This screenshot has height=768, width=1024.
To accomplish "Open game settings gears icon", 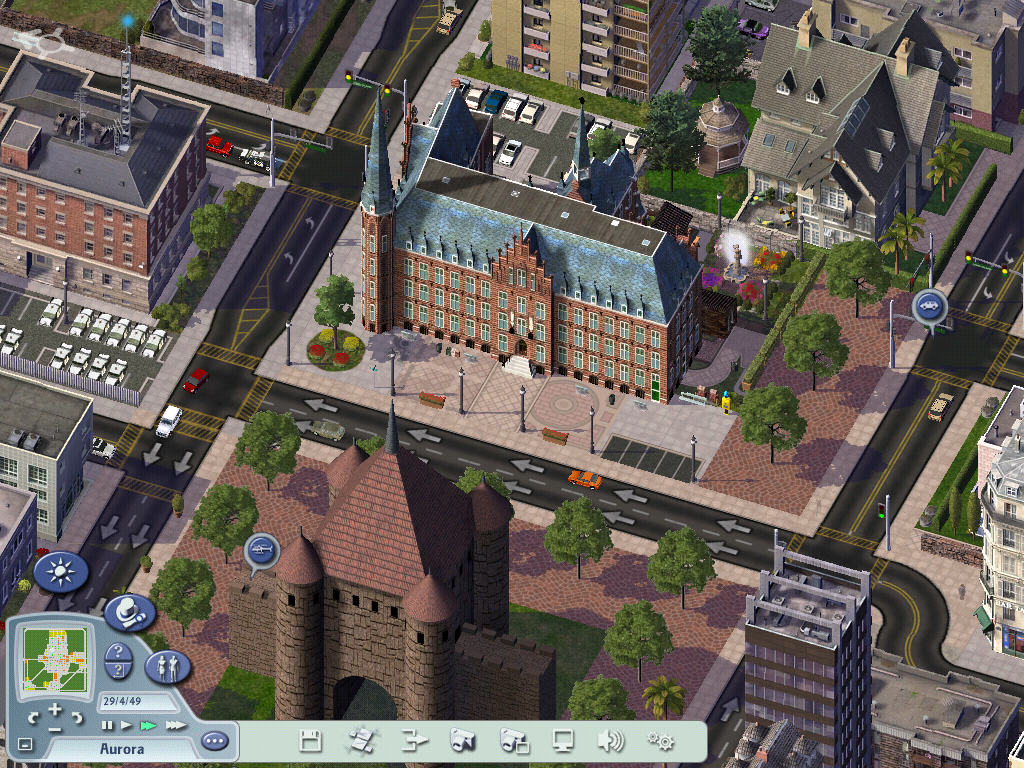I will (660, 741).
